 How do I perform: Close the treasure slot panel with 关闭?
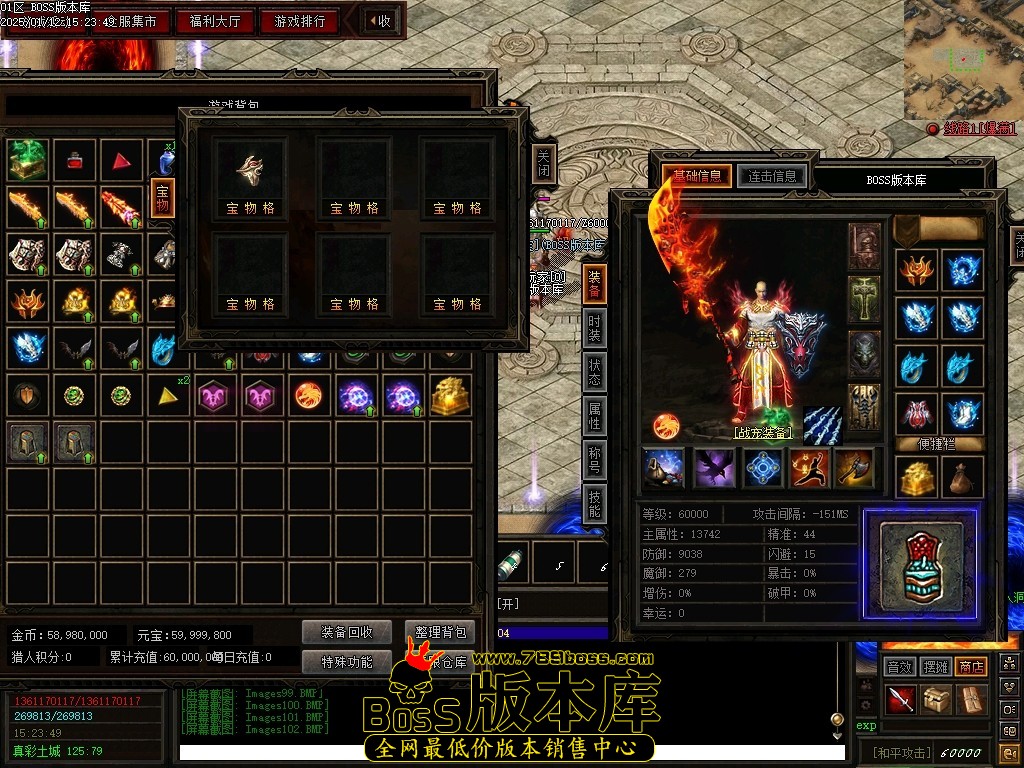543,164
